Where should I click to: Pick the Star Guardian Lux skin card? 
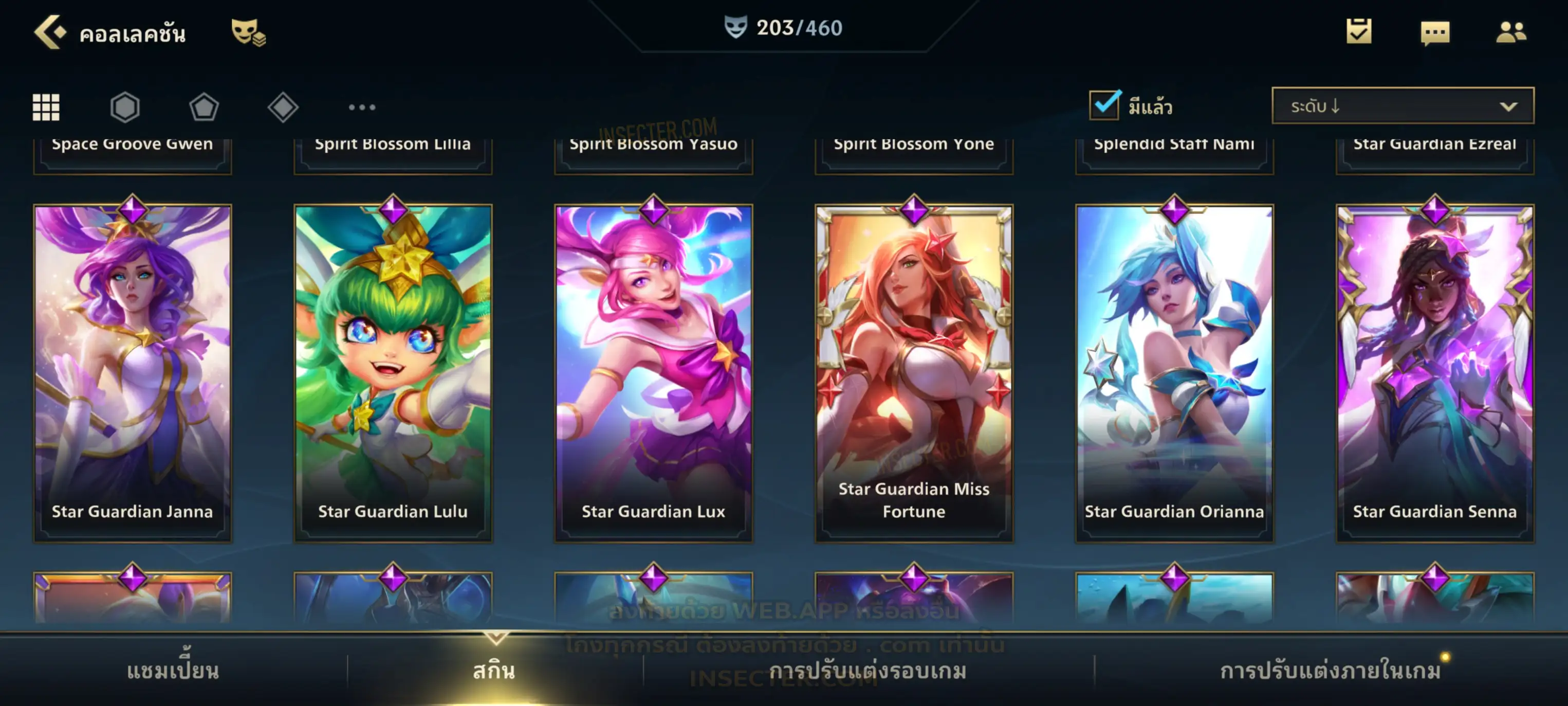click(x=654, y=373)
